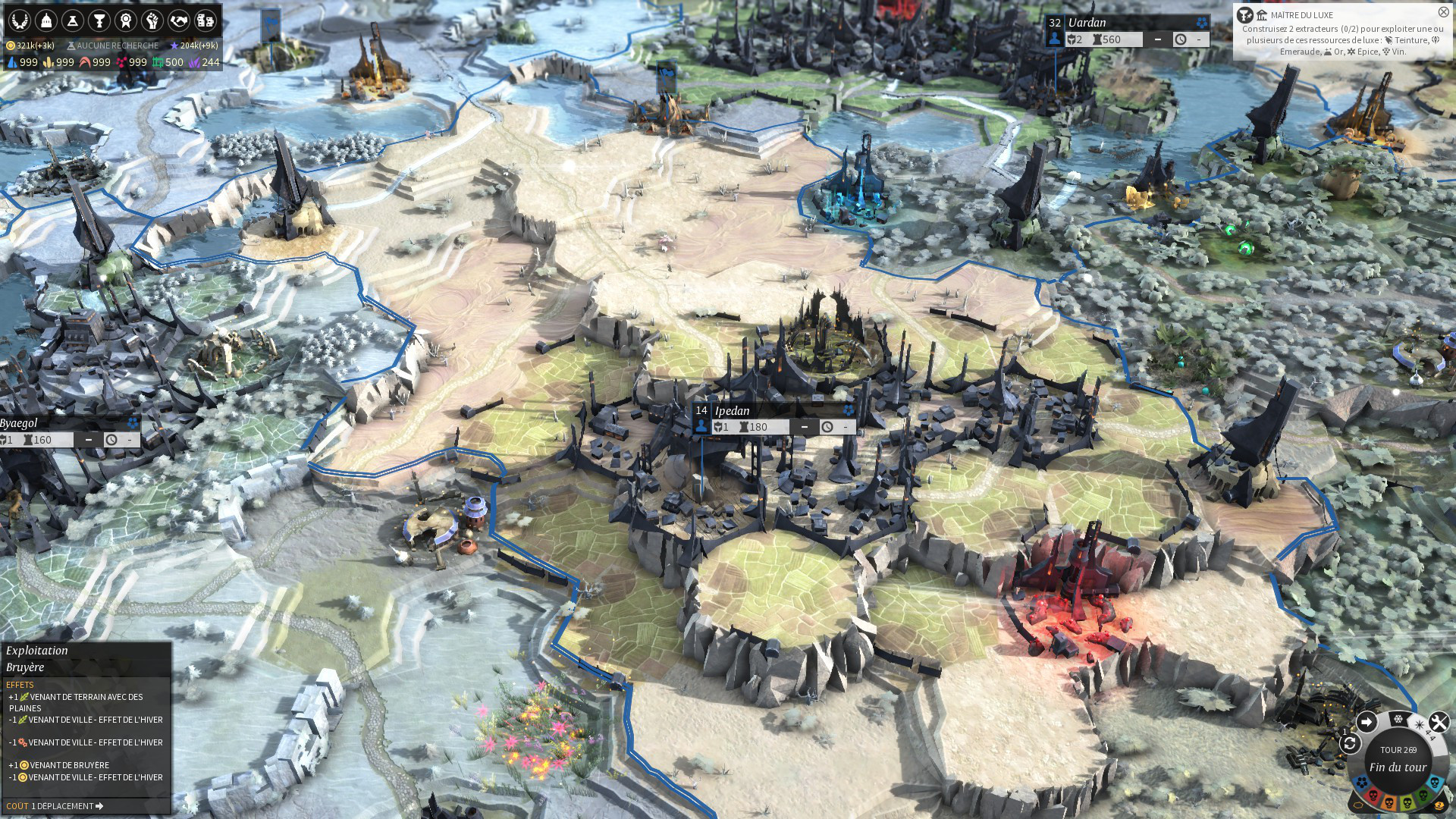Close the Maître du Luxe quest notice
This screenshot has height=819, width=1456.
[1443, 12]
